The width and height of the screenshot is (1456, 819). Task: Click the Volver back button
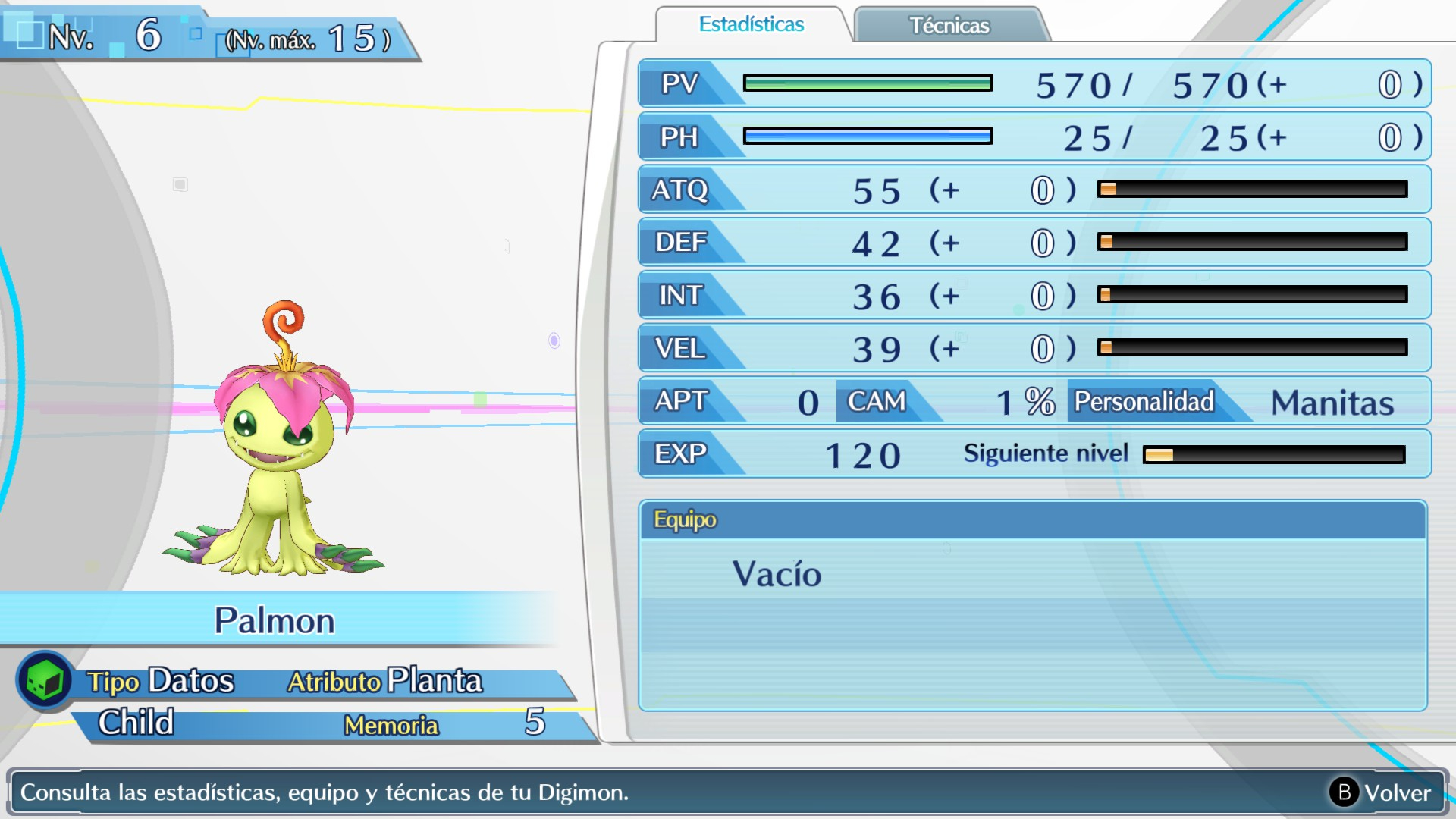pos(1381,792)
